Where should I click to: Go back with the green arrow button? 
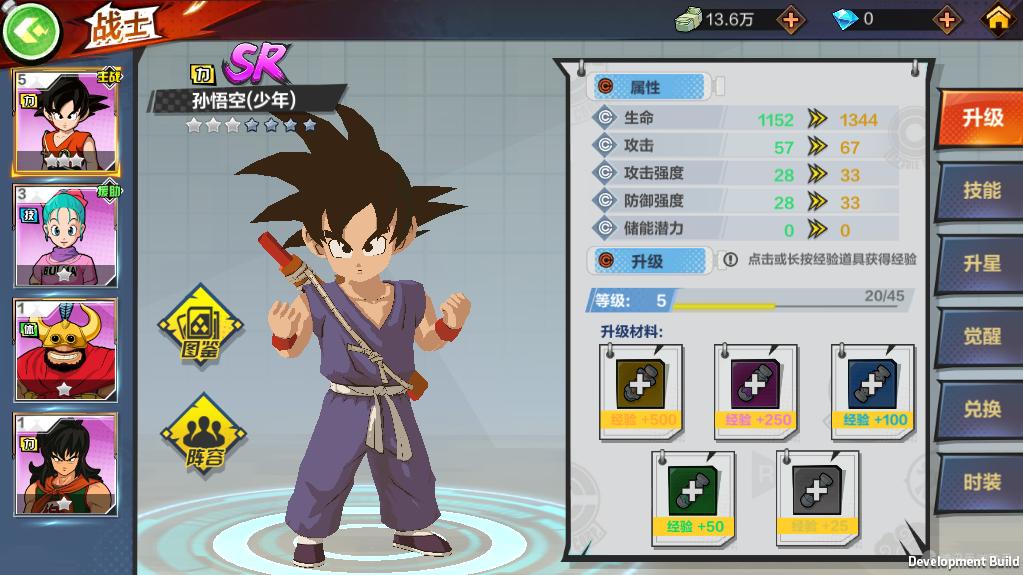[x=32, y=31]
